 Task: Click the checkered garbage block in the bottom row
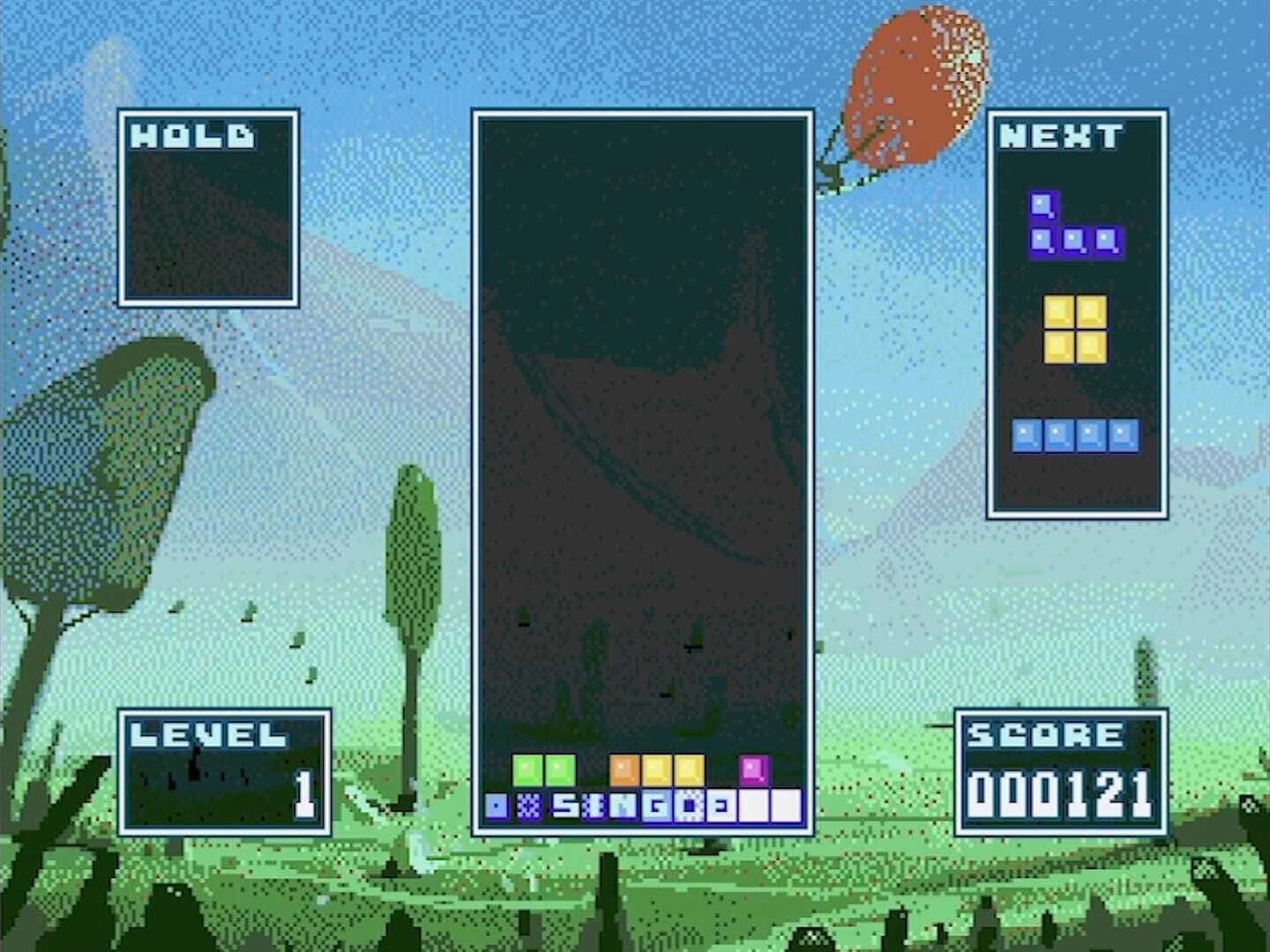[x=531, y=804]
